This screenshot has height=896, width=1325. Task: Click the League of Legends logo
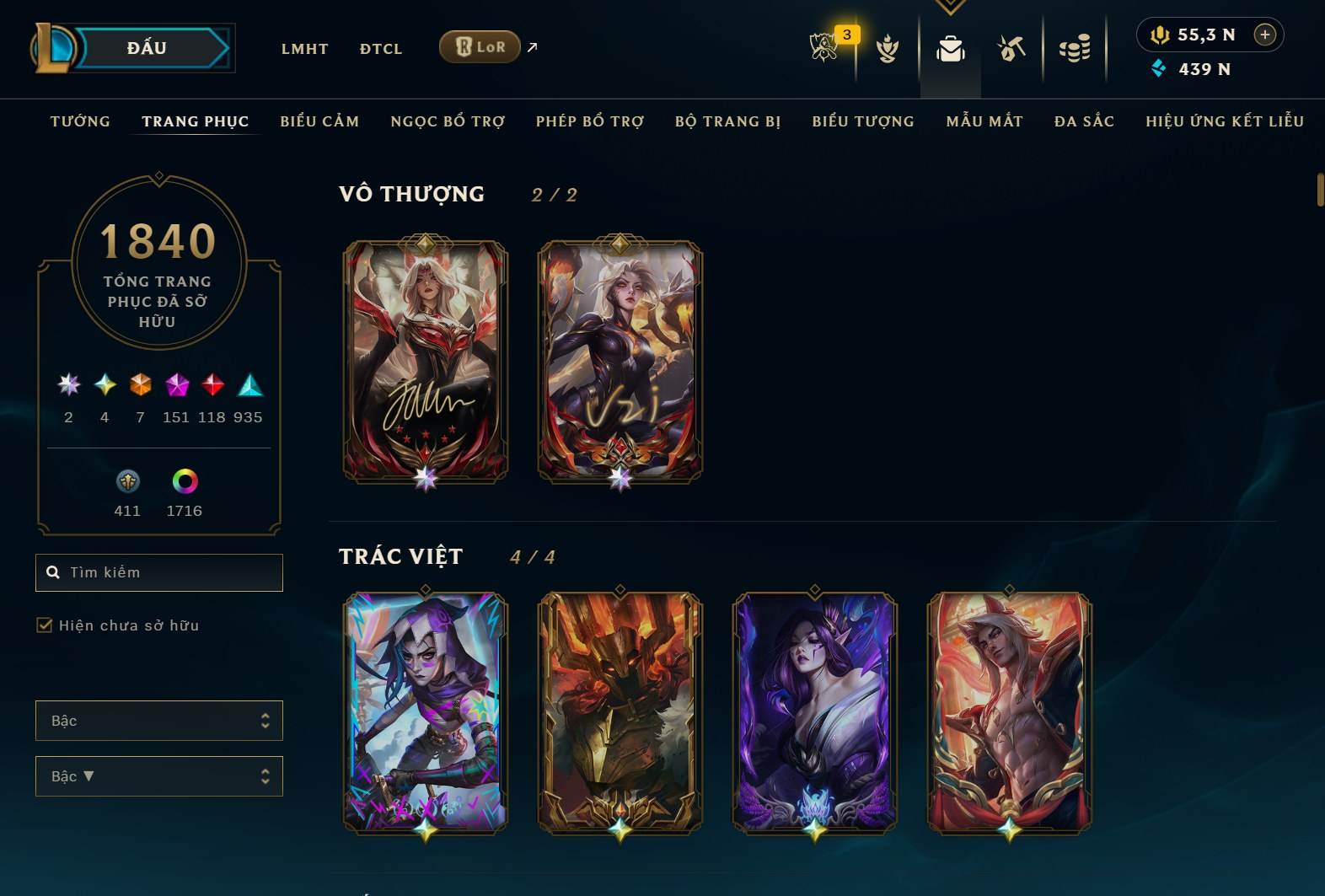coord(51,47)
